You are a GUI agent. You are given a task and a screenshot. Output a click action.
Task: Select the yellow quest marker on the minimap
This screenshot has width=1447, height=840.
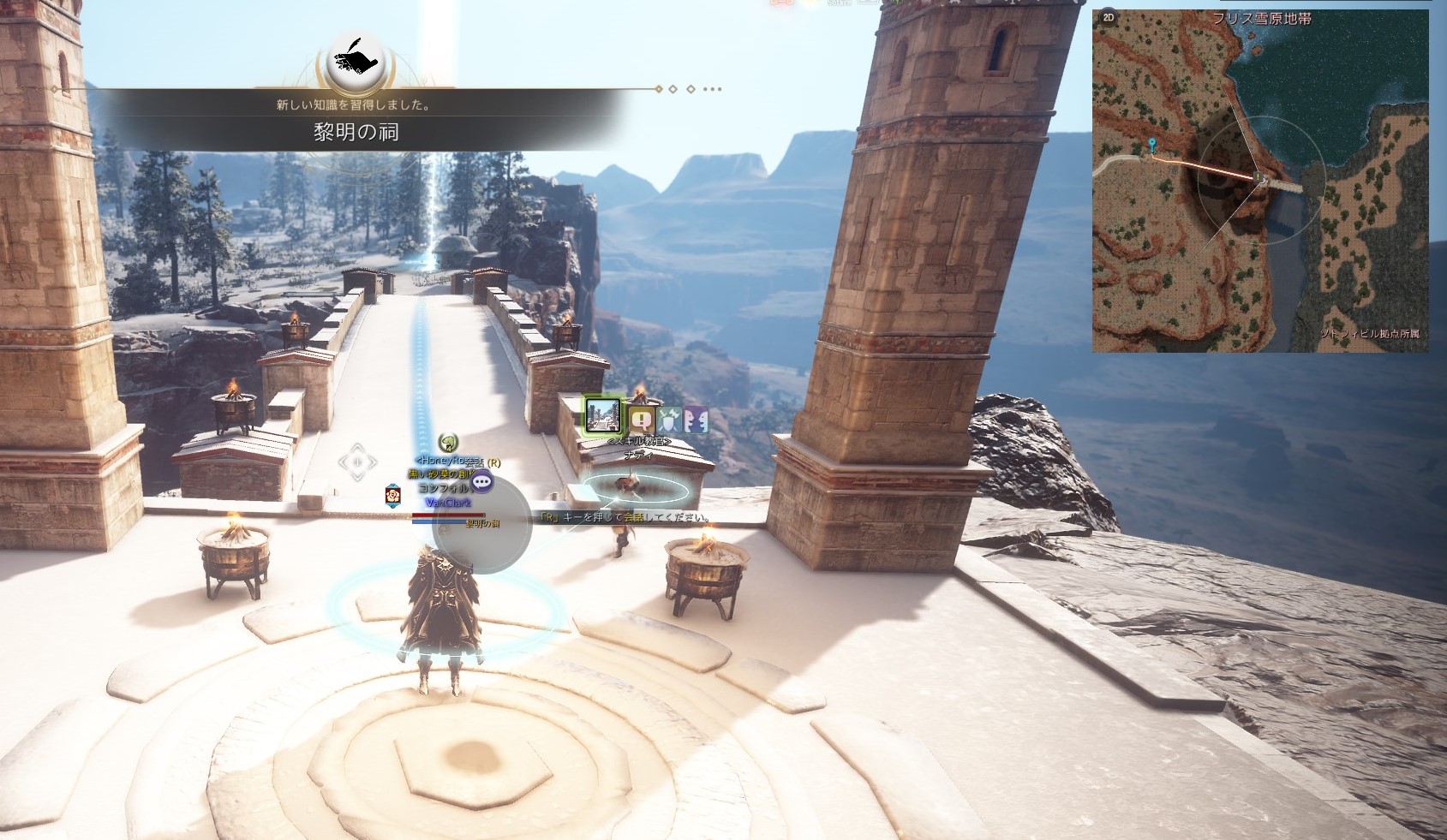pyautogui.click(x=1258, y=177)
